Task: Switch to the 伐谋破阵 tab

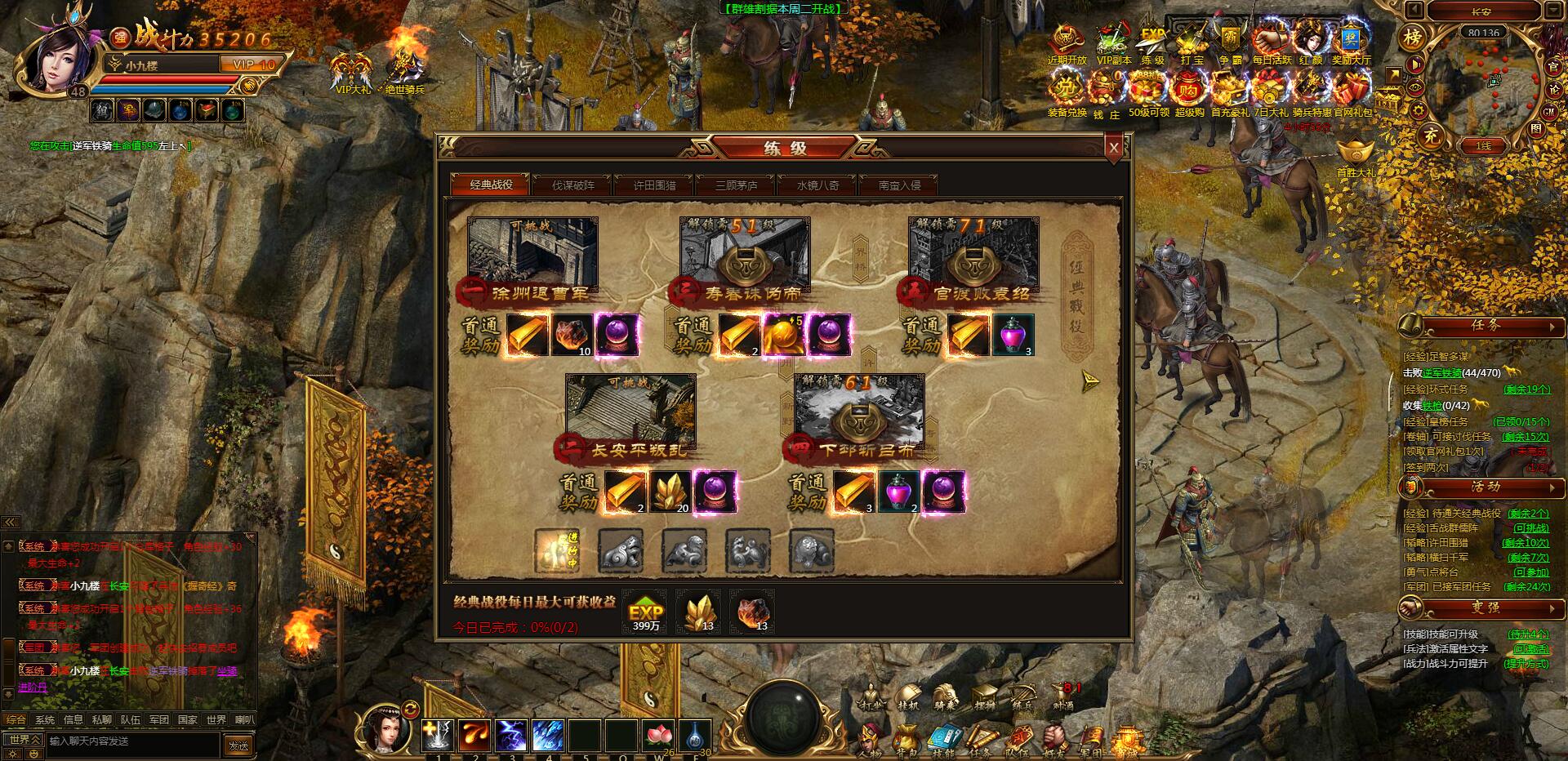Action: (575, 185)
